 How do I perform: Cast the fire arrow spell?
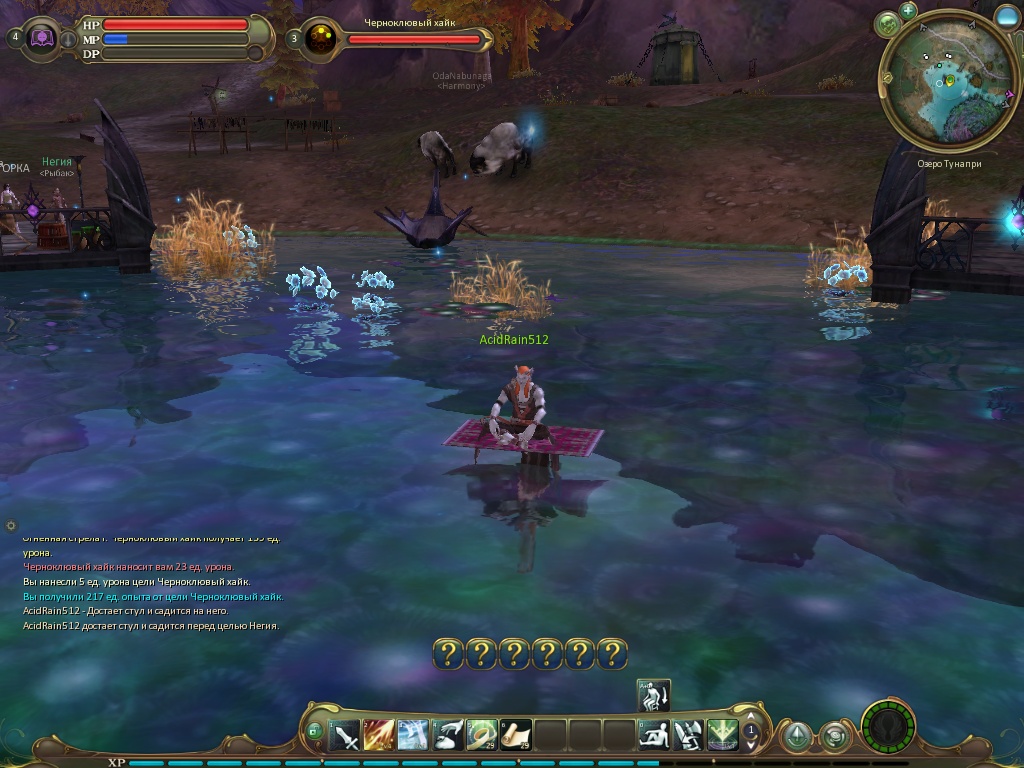pos(380,736)
